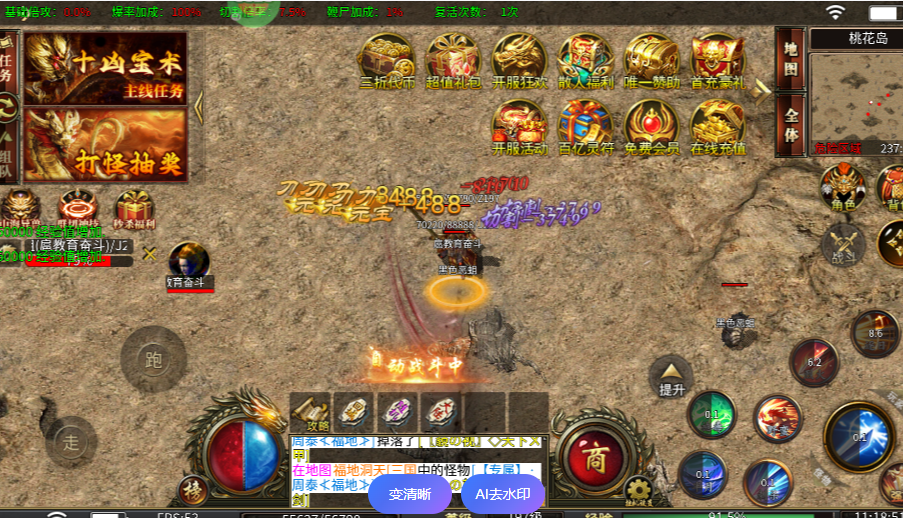Screen dimensions: 903x518
Task: Open the 攻略 guide scroll slot
Action: [x=310, y=412]
